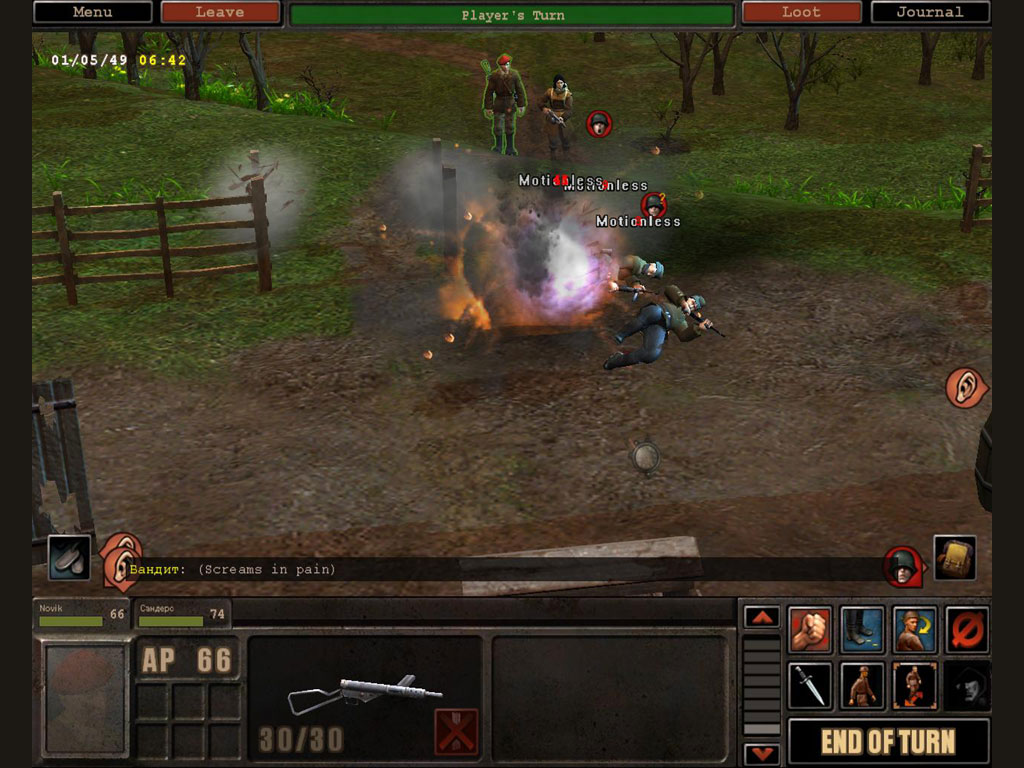Click the footprints icon above squad panel

click(x=69, y=558)
